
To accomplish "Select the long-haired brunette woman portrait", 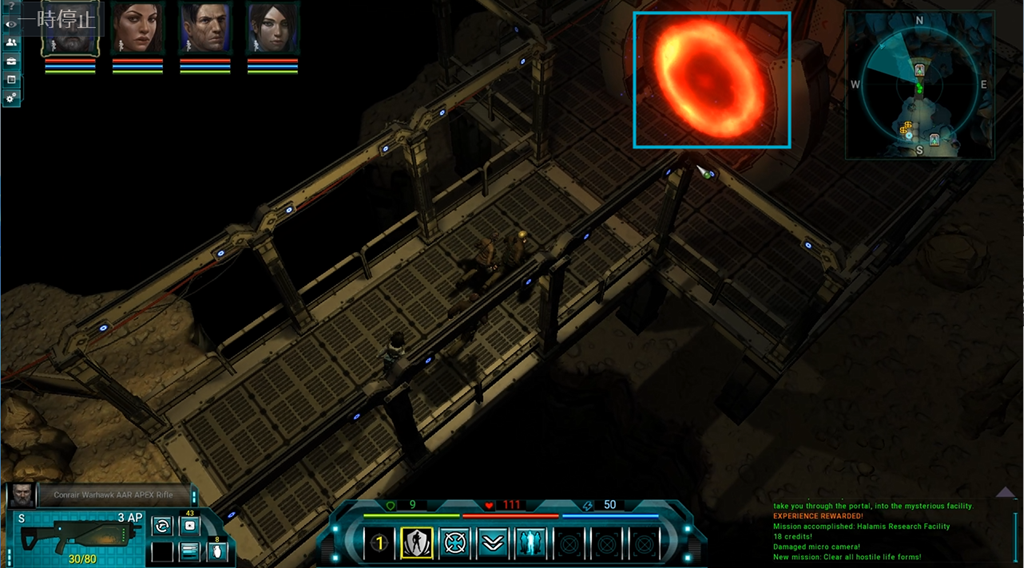I will pos(137,28).
